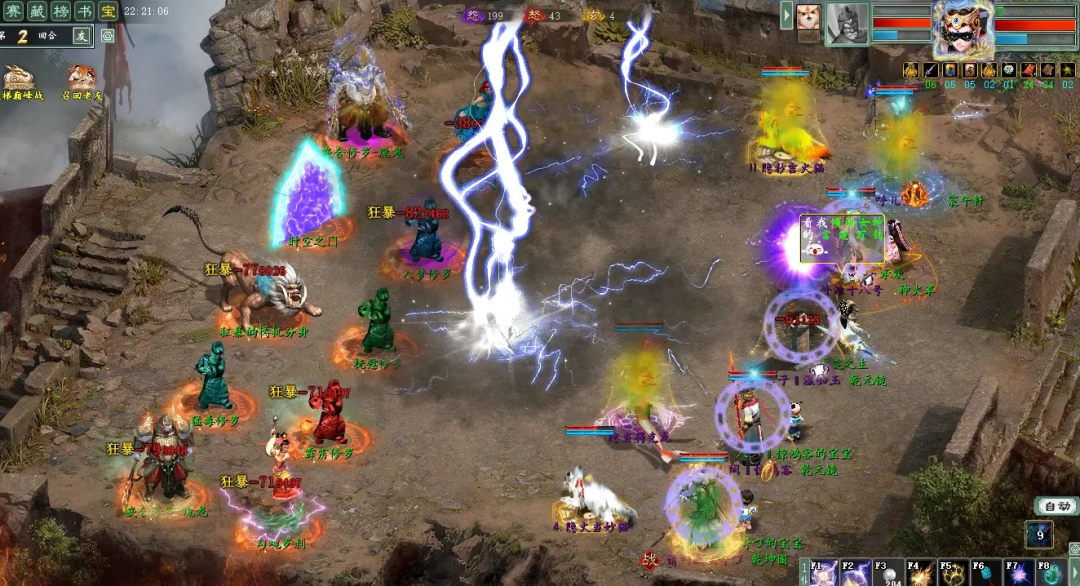
Task: Open the 榜 rankings button
Action: (x=62, y=12)
